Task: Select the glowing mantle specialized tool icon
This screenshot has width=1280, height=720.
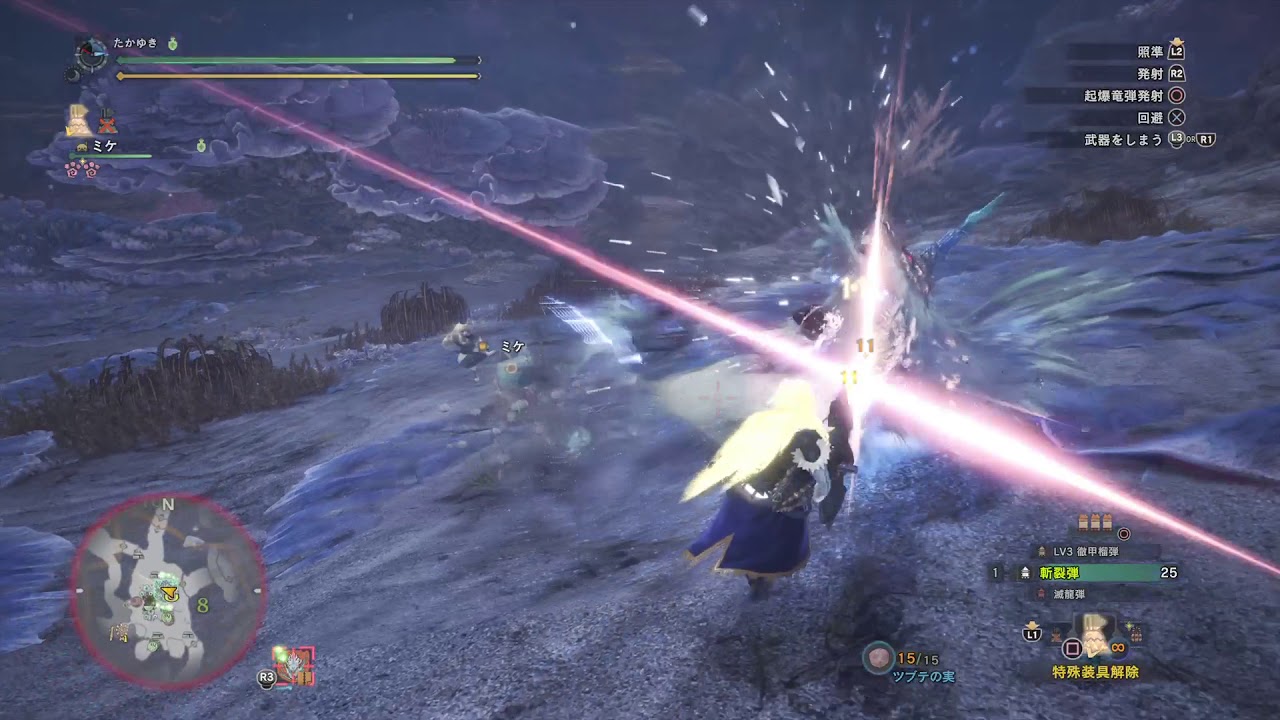Action: [1095, 636]
